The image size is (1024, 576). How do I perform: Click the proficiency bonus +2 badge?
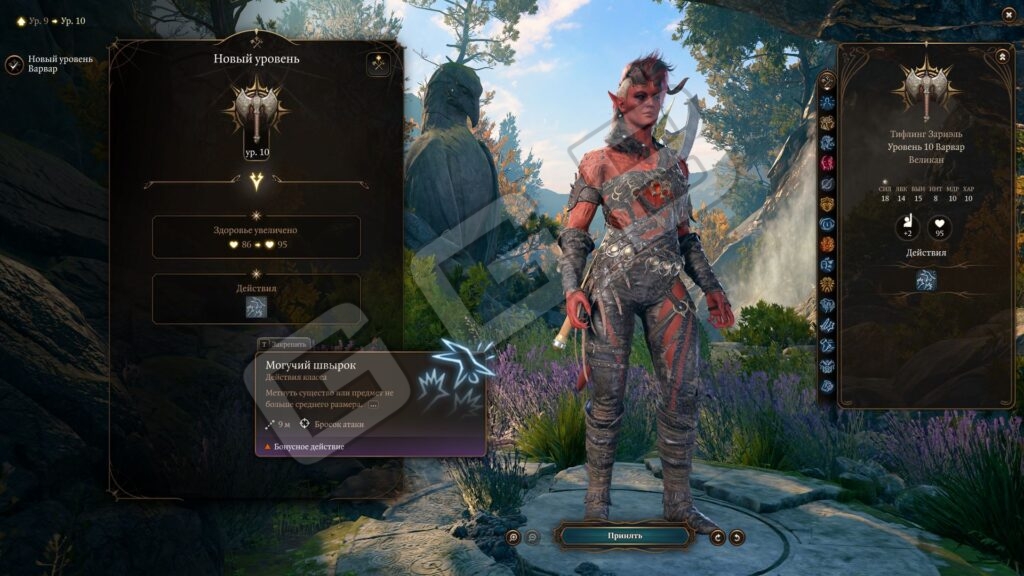coord(908,228)
